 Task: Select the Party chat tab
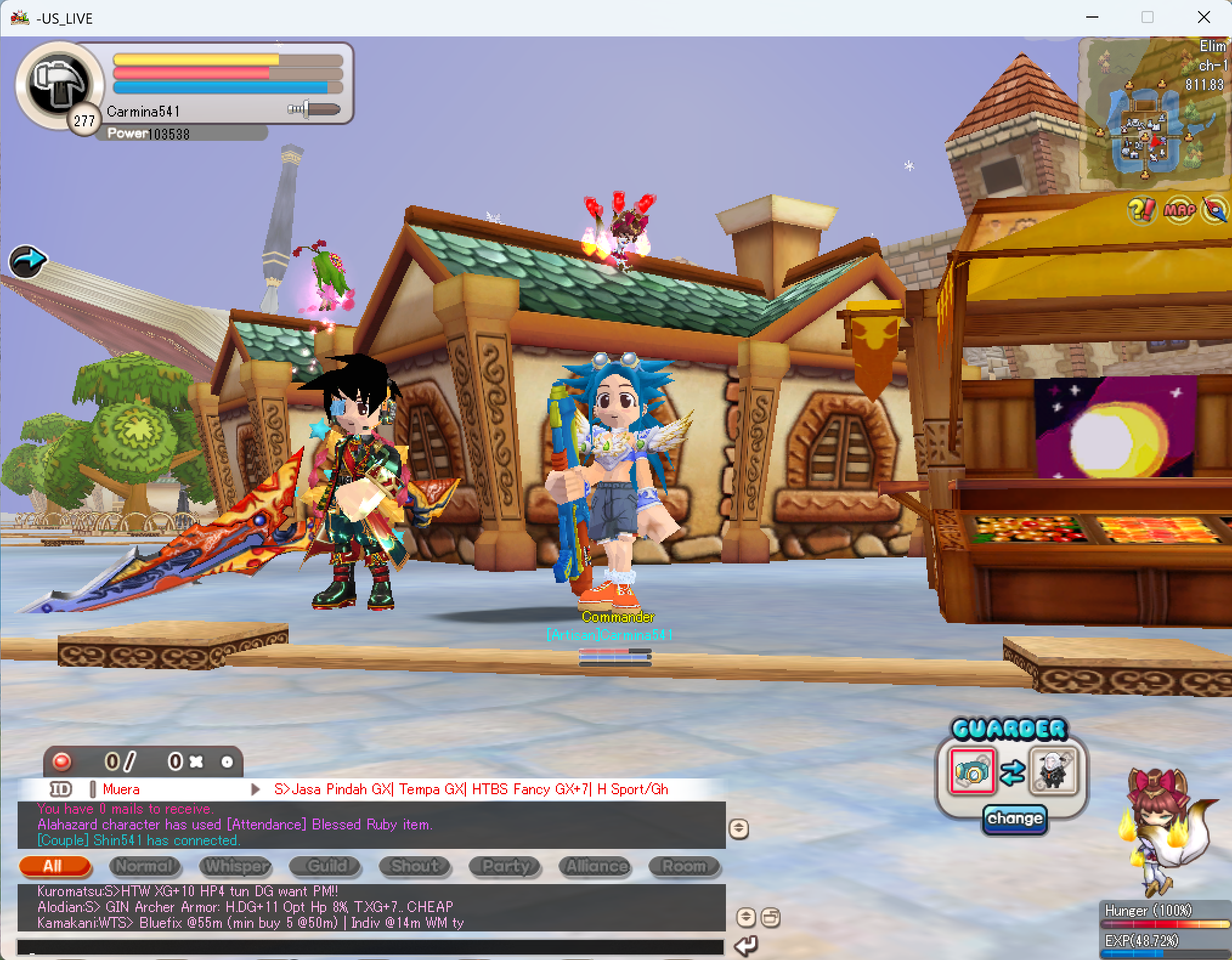click(x=505, y=866)
